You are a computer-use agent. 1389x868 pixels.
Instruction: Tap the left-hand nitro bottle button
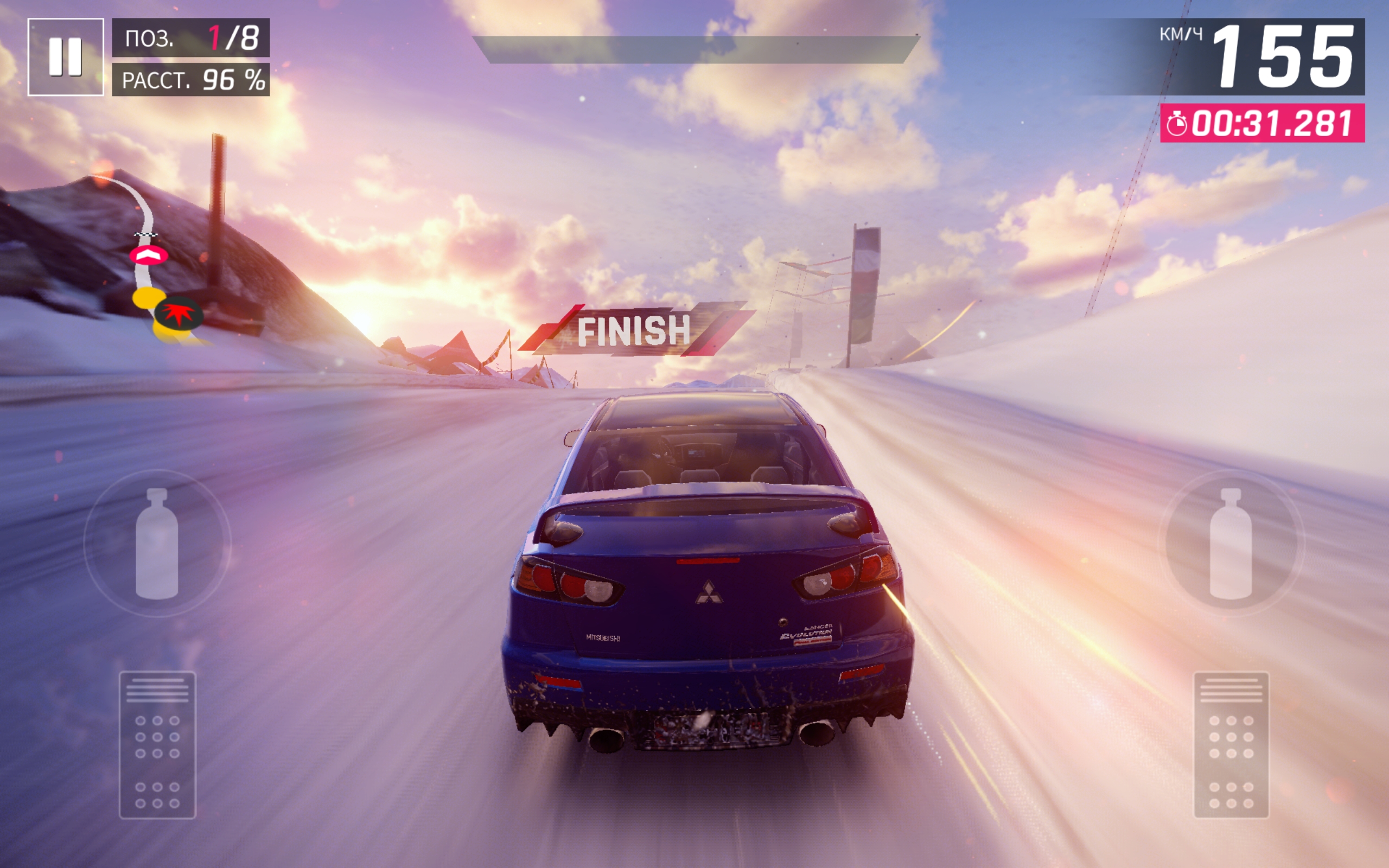pyautogui.click(x=157, y=543)
